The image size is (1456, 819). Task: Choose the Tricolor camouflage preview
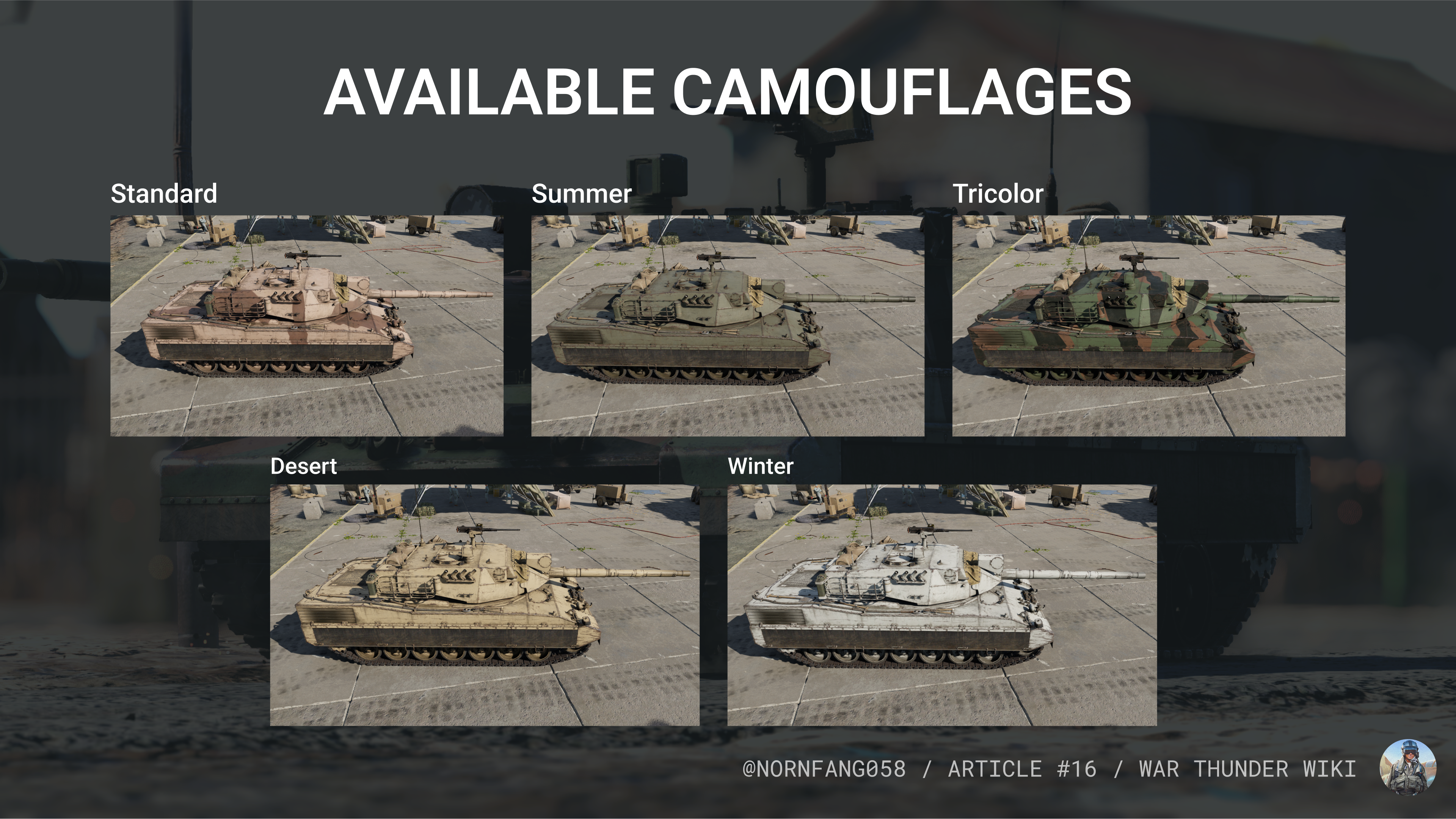point(1148,325)
